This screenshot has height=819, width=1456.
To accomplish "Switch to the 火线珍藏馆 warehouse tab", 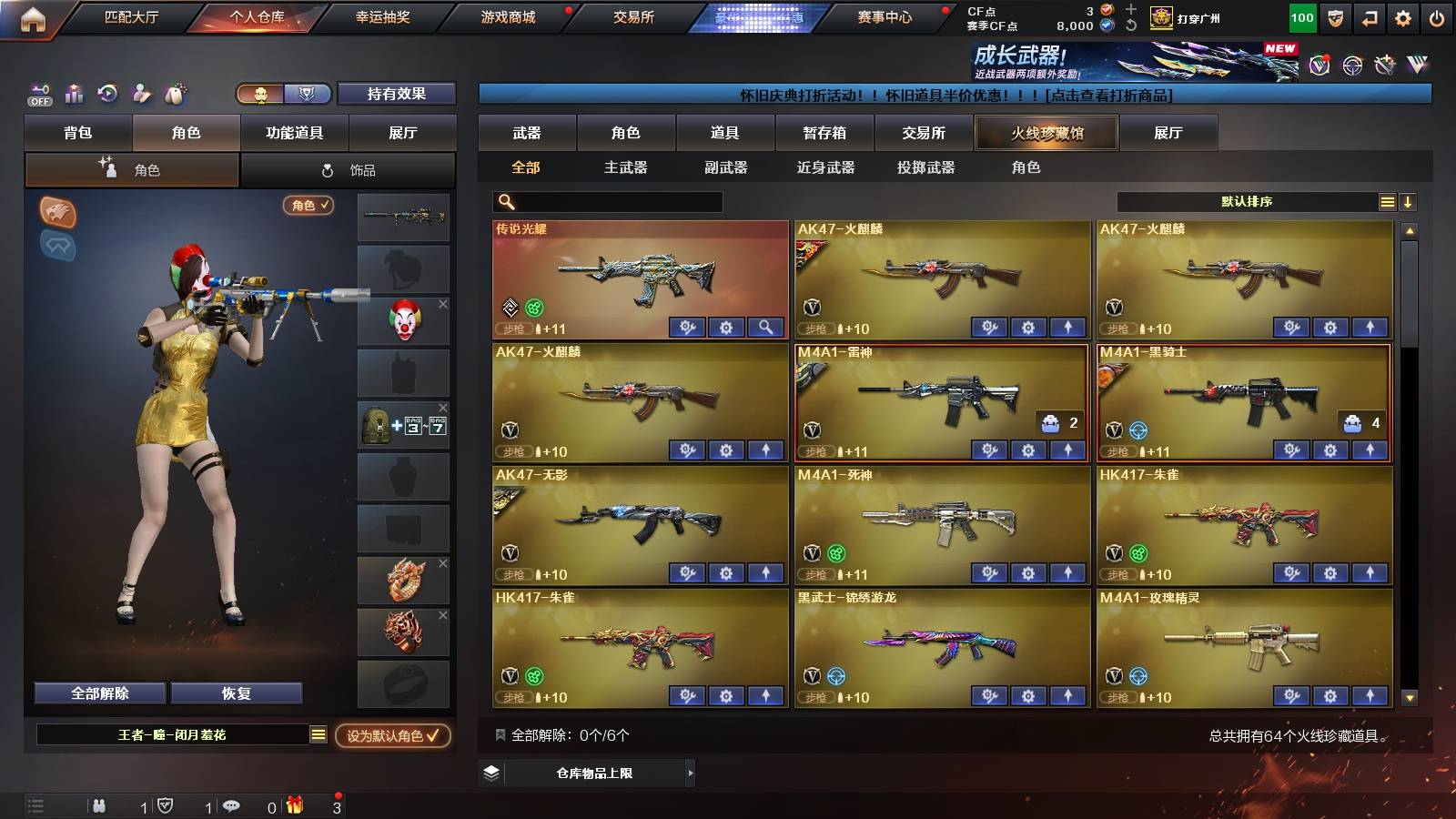I will click(x=1046, y=133).
